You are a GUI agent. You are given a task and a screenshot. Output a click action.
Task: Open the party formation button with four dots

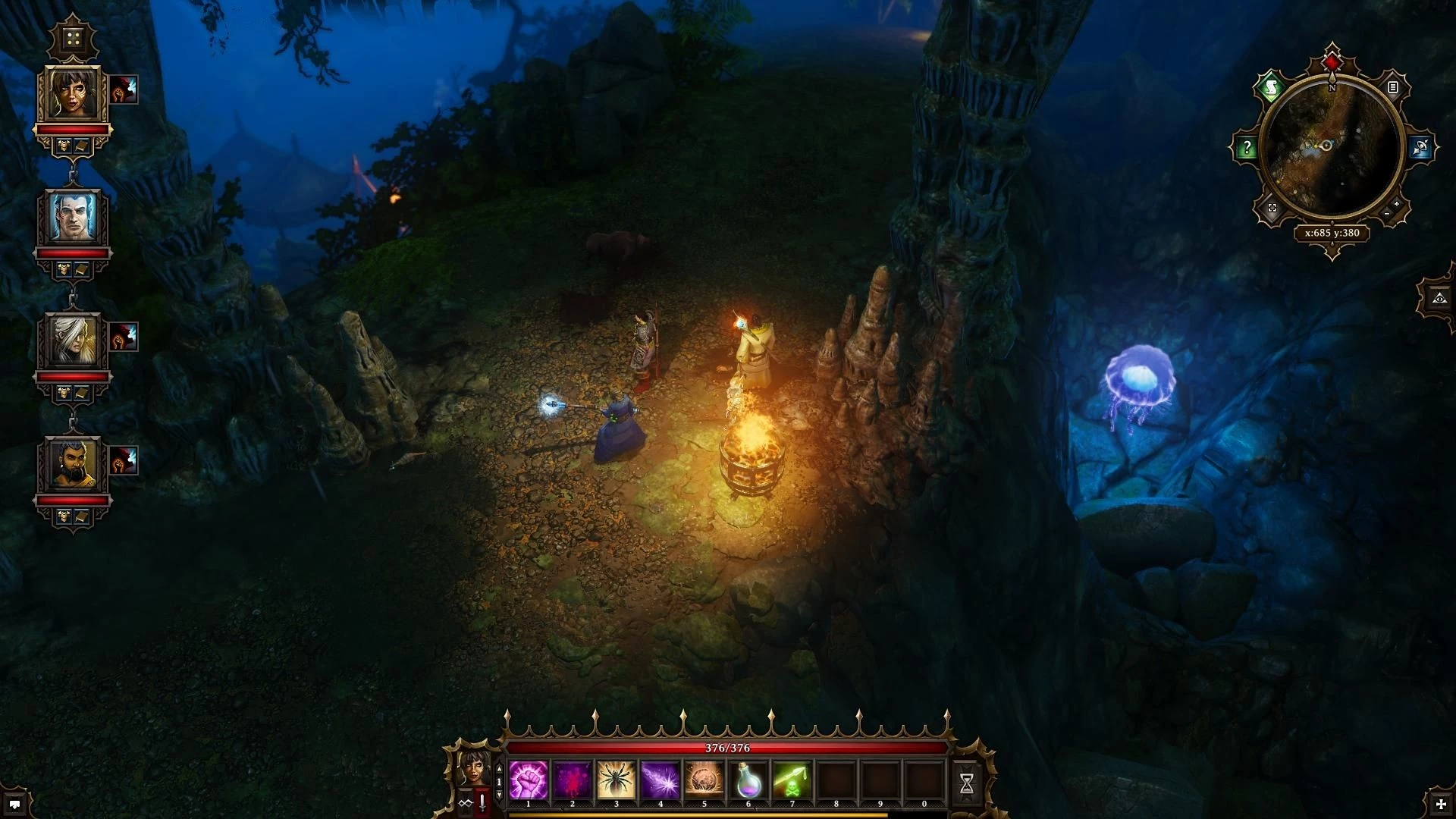point(73,39)
